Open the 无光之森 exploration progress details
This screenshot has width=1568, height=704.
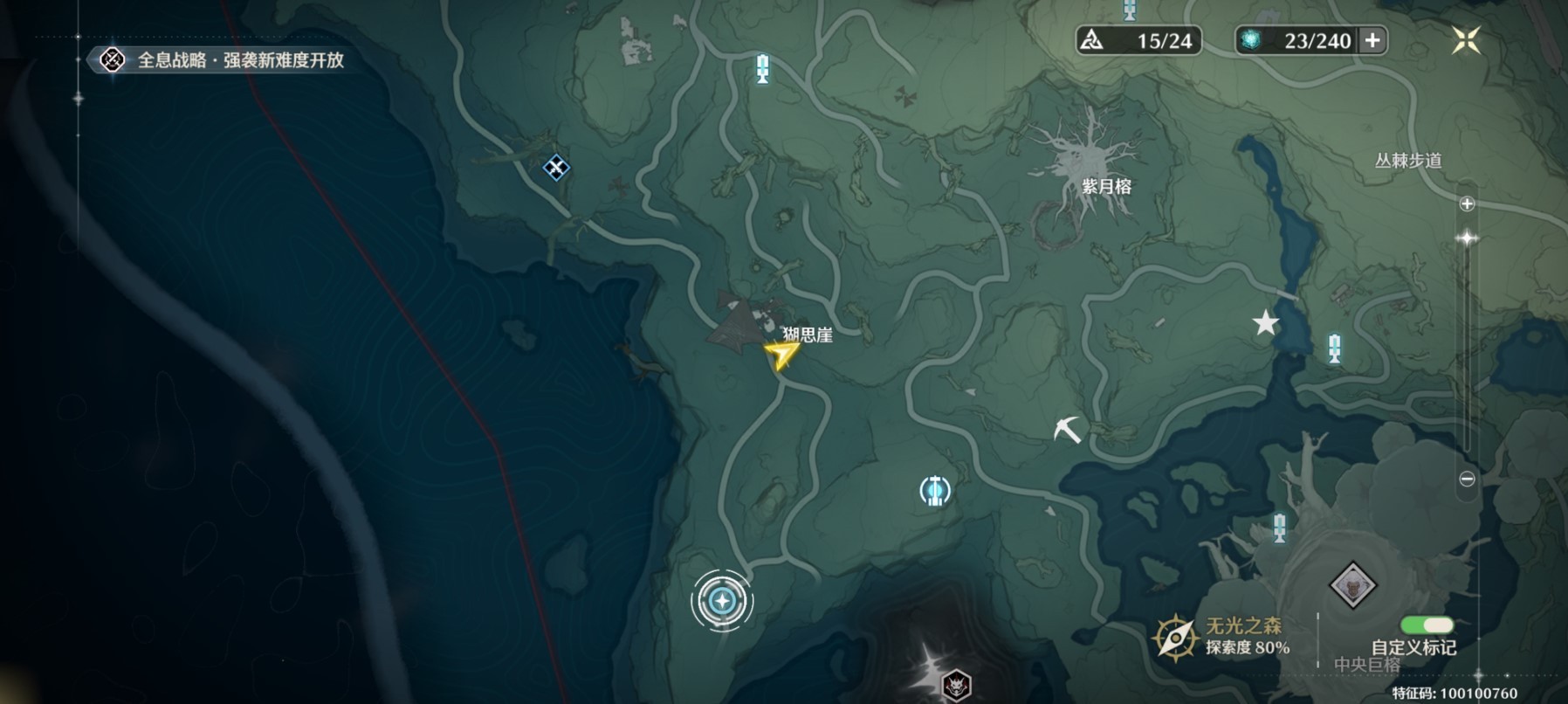tap(1222, 636)
